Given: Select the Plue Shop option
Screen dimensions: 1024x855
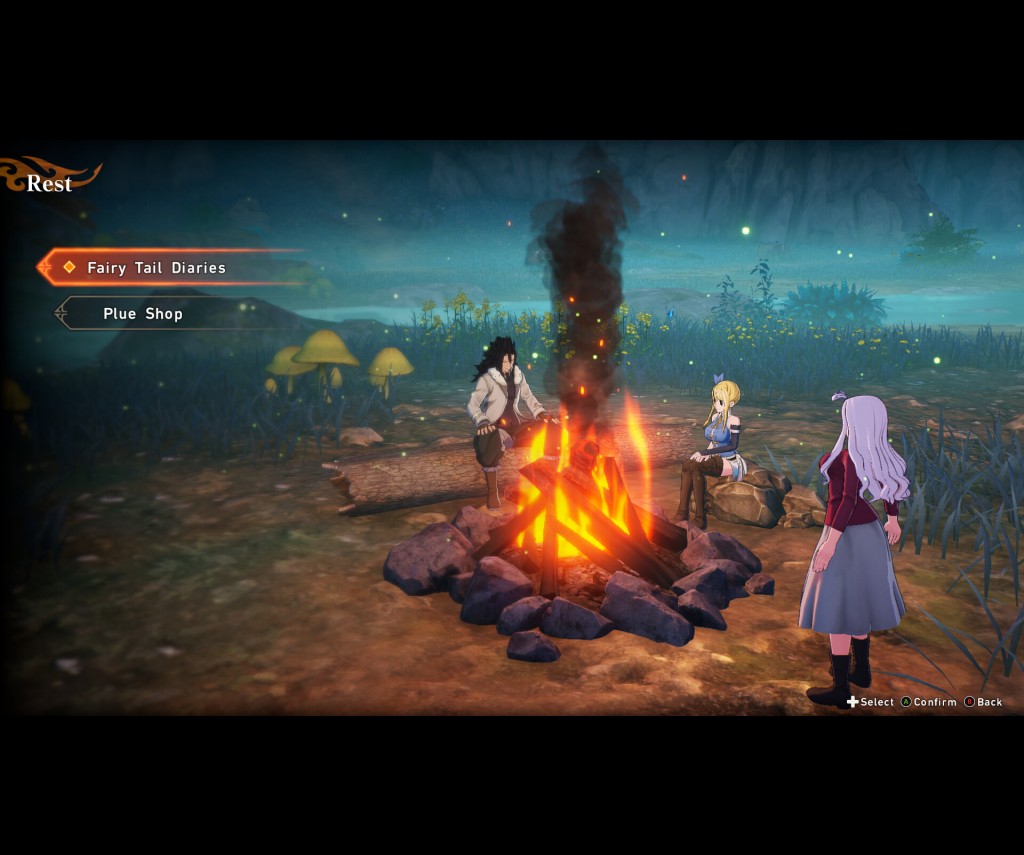Looking at the screenshot, I should (x=143, y=314).
